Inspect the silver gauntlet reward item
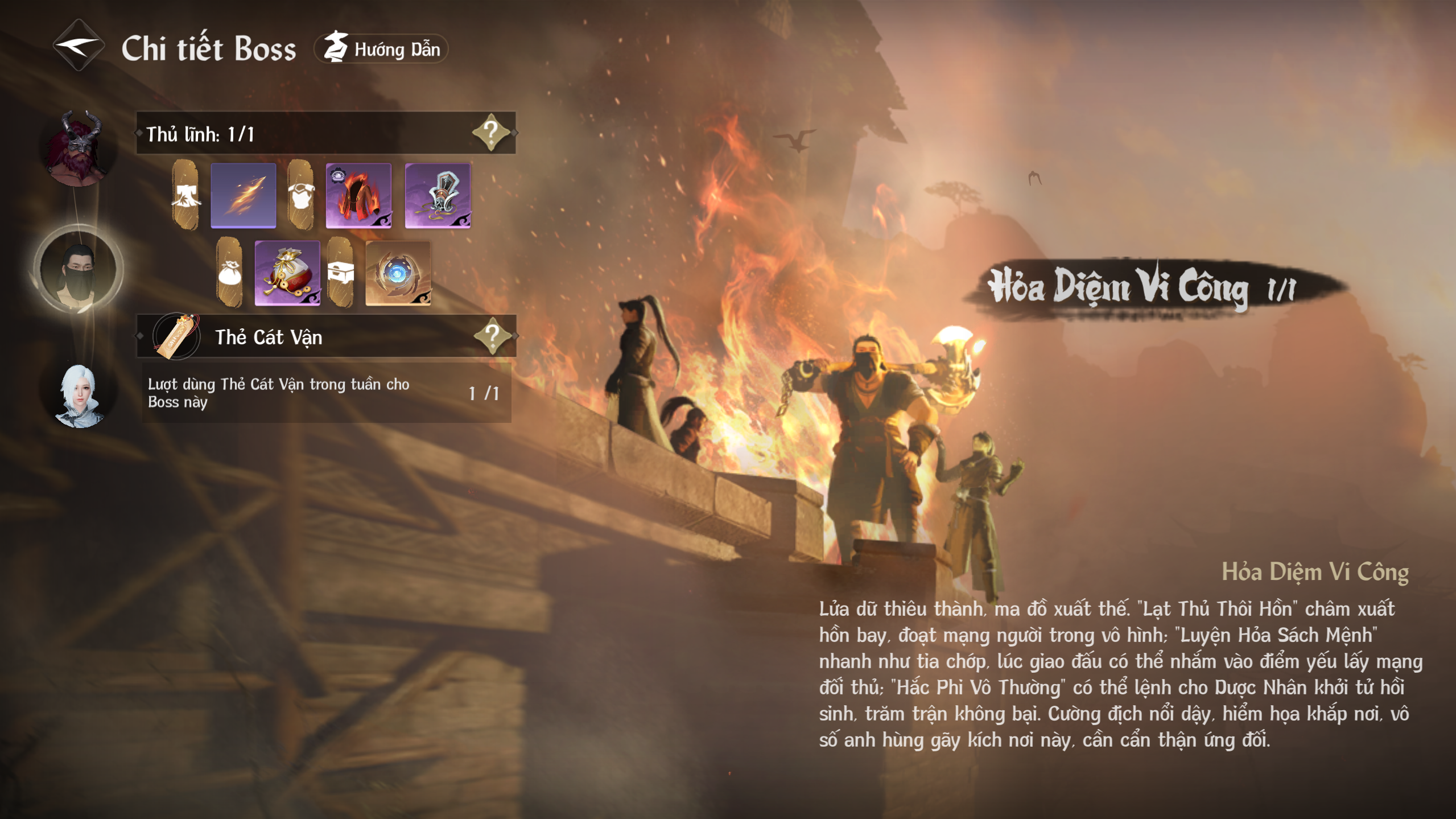The height and width of the screenshot is (819, 1456). tap(438, 195)
